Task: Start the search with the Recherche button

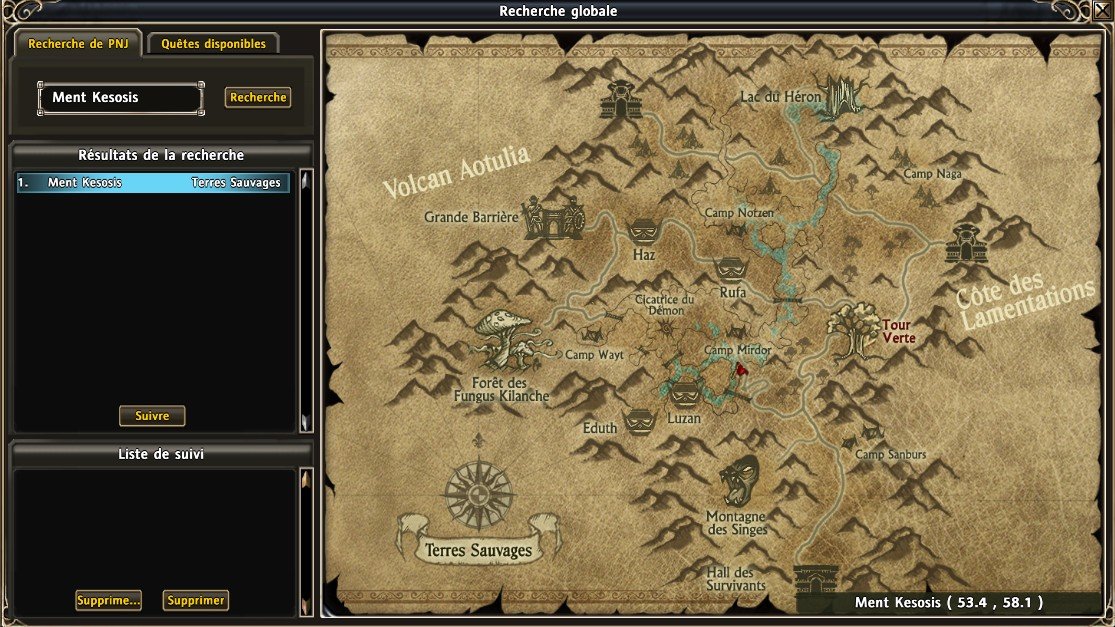Action: tap(258, 97)
